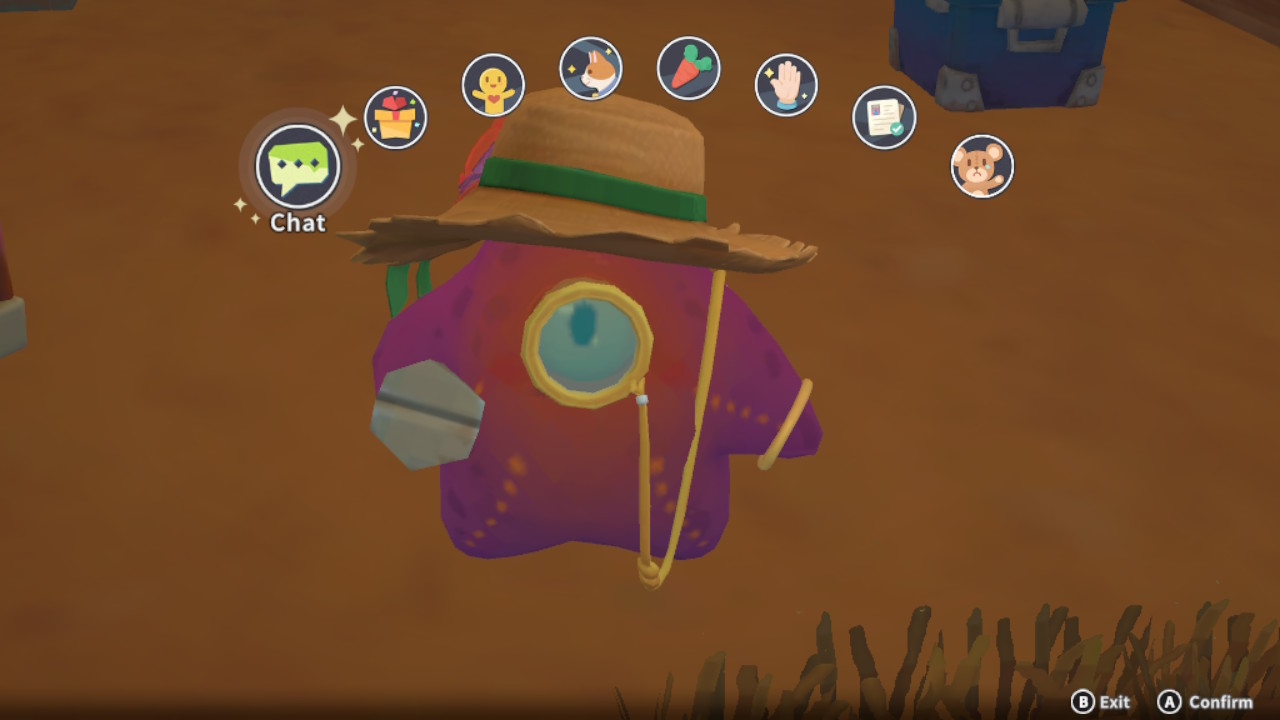Choose the gift box icon

pyautogui.click(x=395, y=118)
